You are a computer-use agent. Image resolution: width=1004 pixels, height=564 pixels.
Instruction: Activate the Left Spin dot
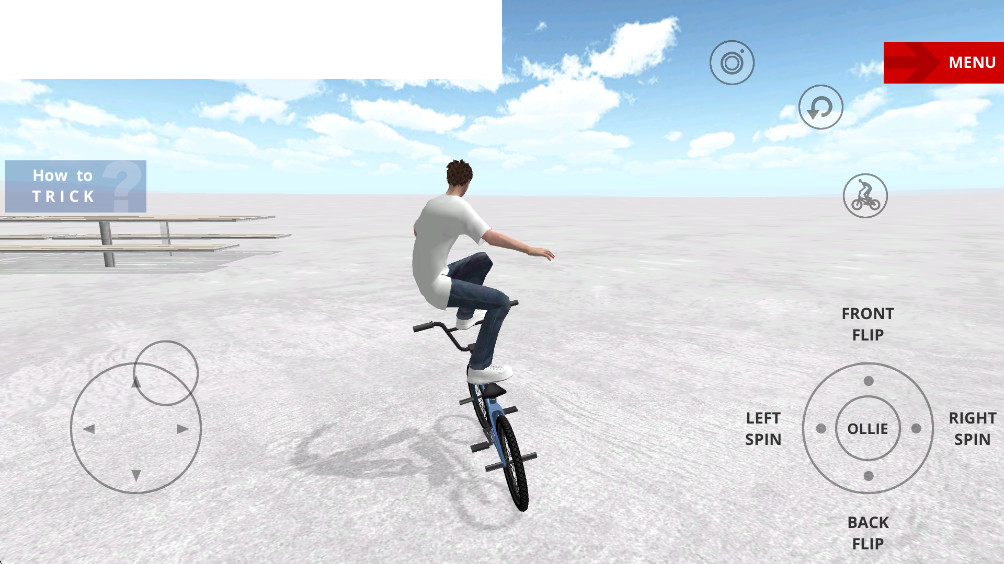[821, 428]
